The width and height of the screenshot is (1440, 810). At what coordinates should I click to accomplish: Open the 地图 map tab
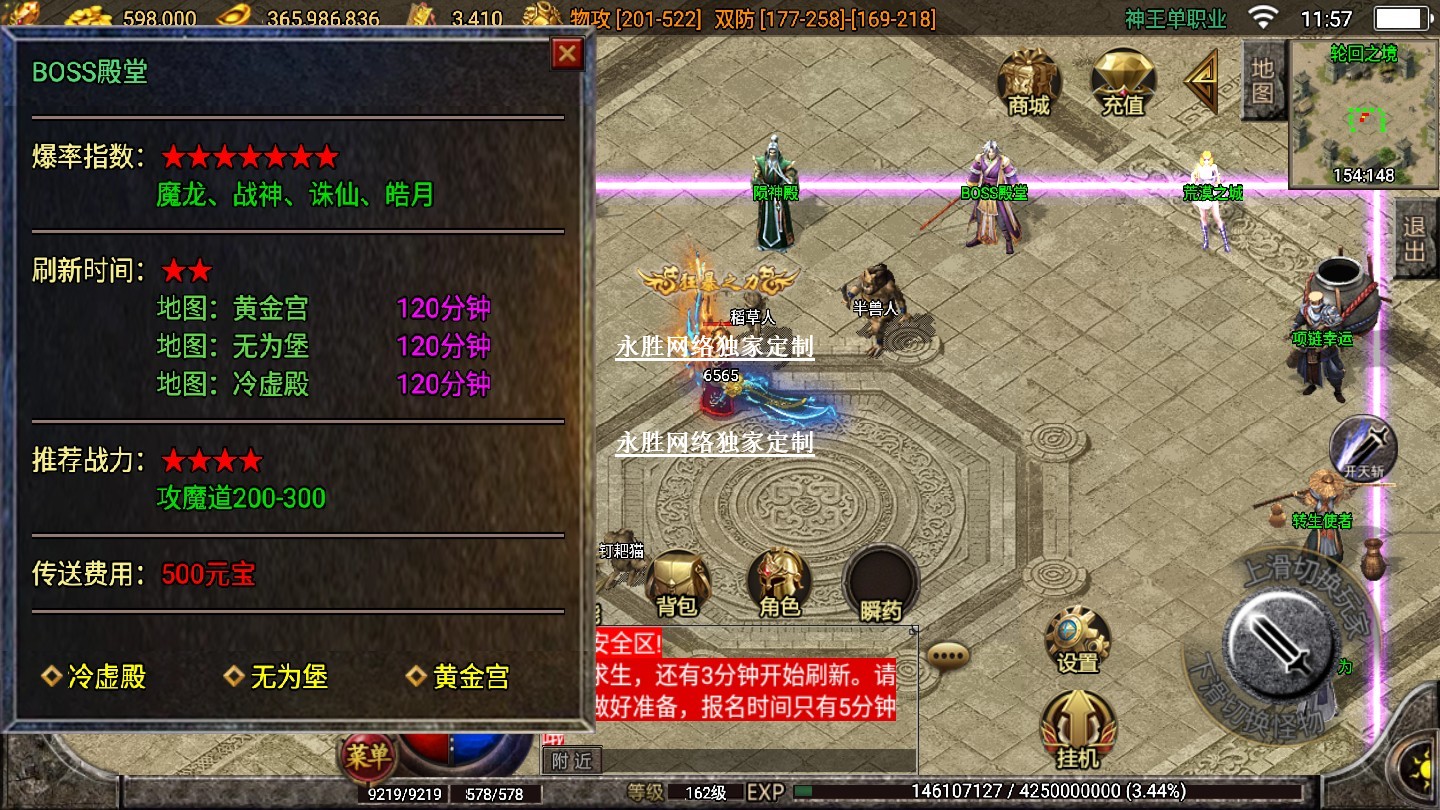coord(1263,82)
